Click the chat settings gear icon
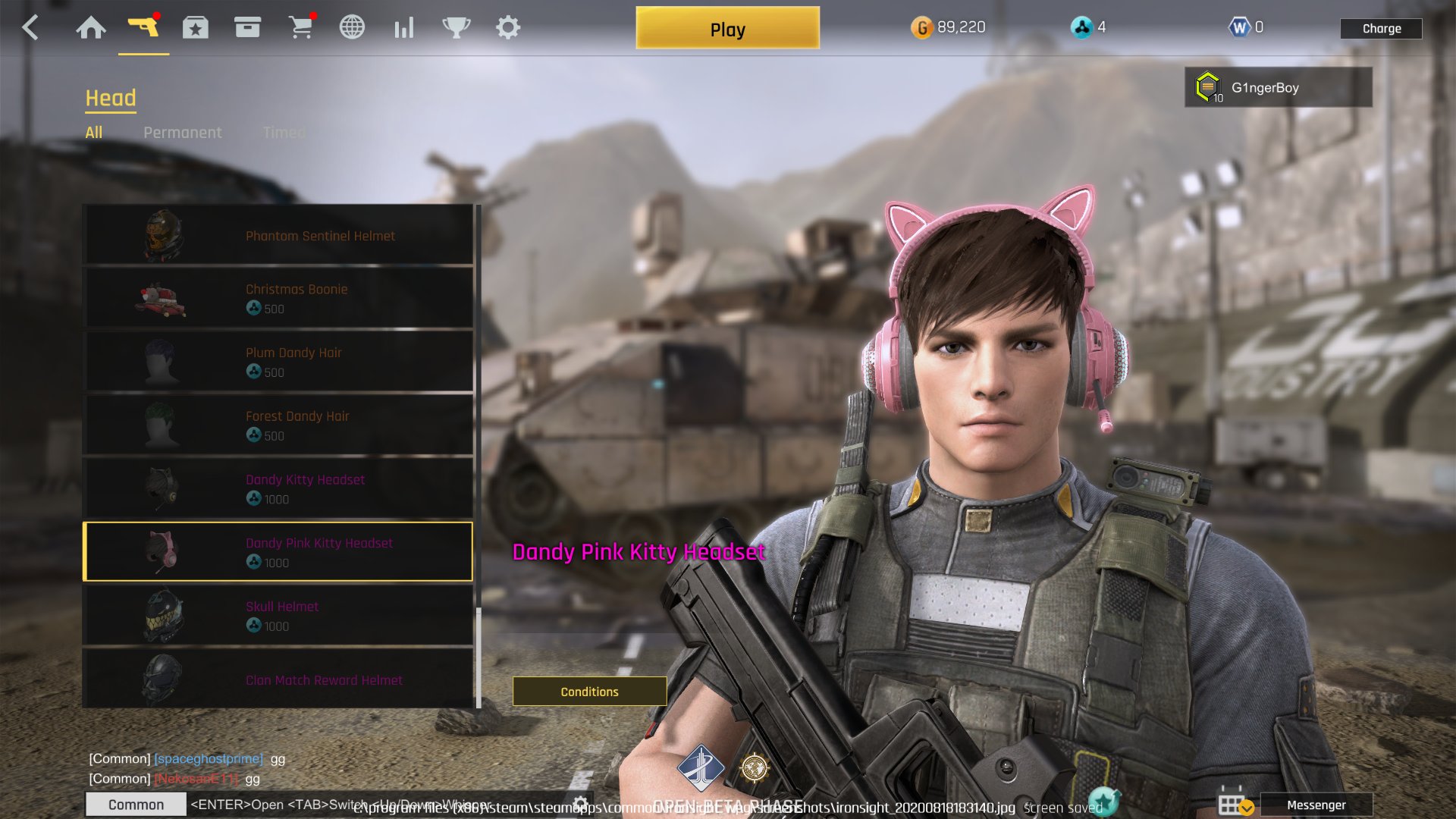The image size is (1456, 819). point(580,804)
